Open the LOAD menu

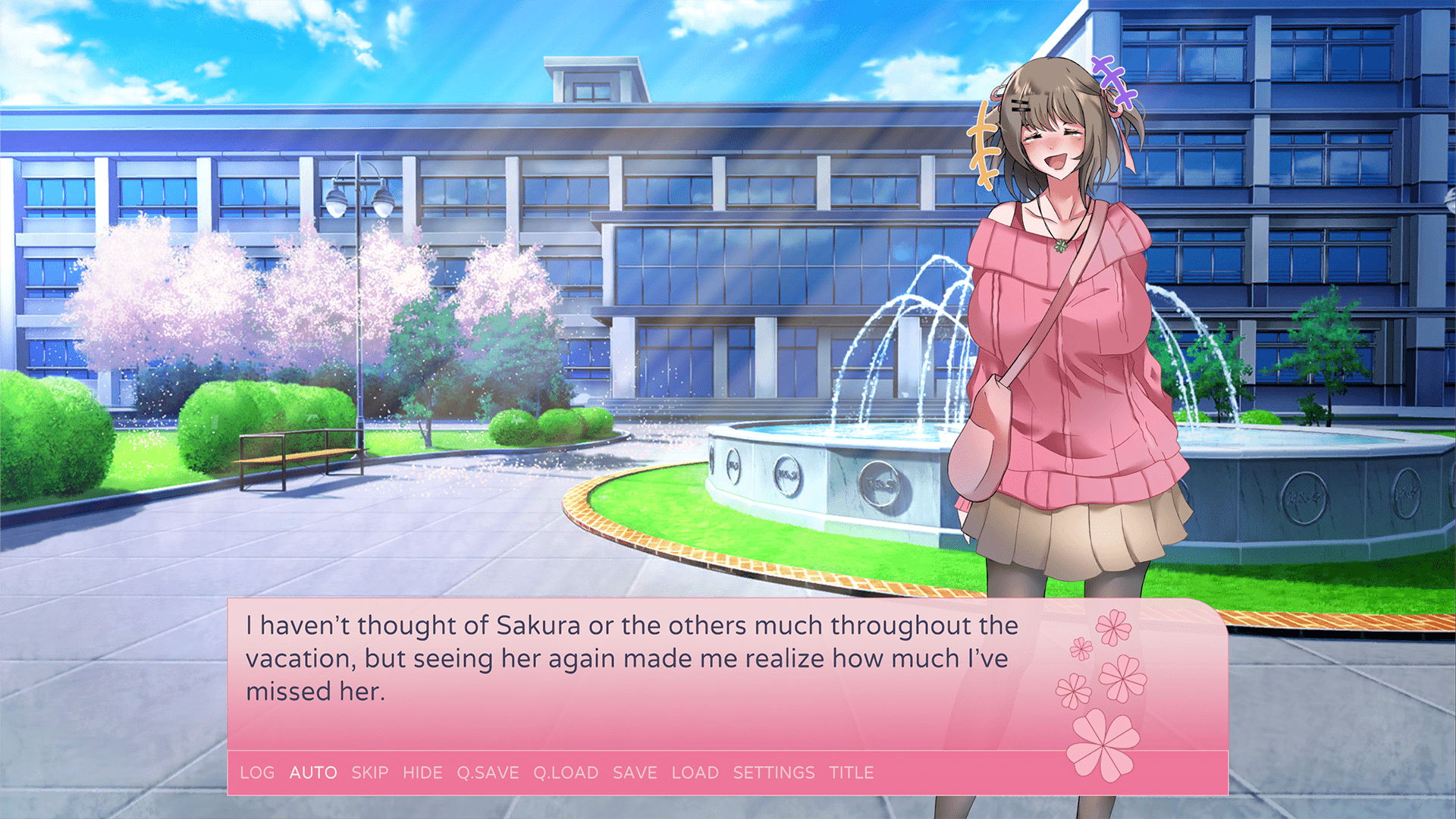[x=695, y=773]
